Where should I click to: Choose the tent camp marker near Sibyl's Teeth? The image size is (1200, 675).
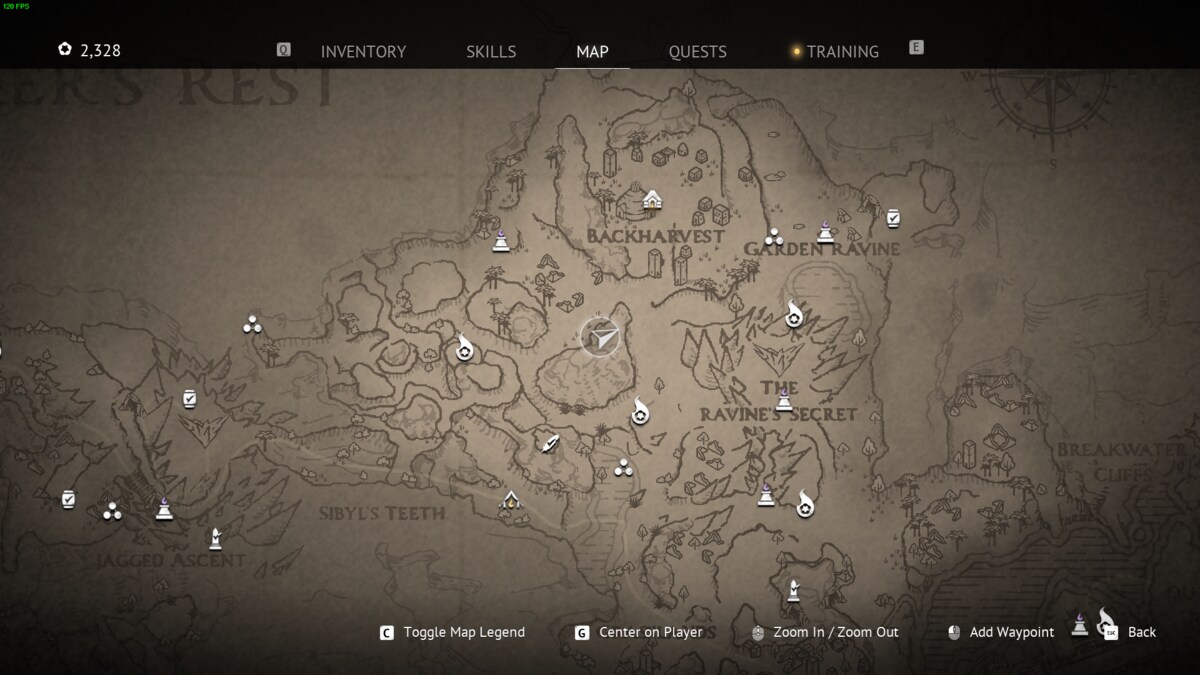511,500
